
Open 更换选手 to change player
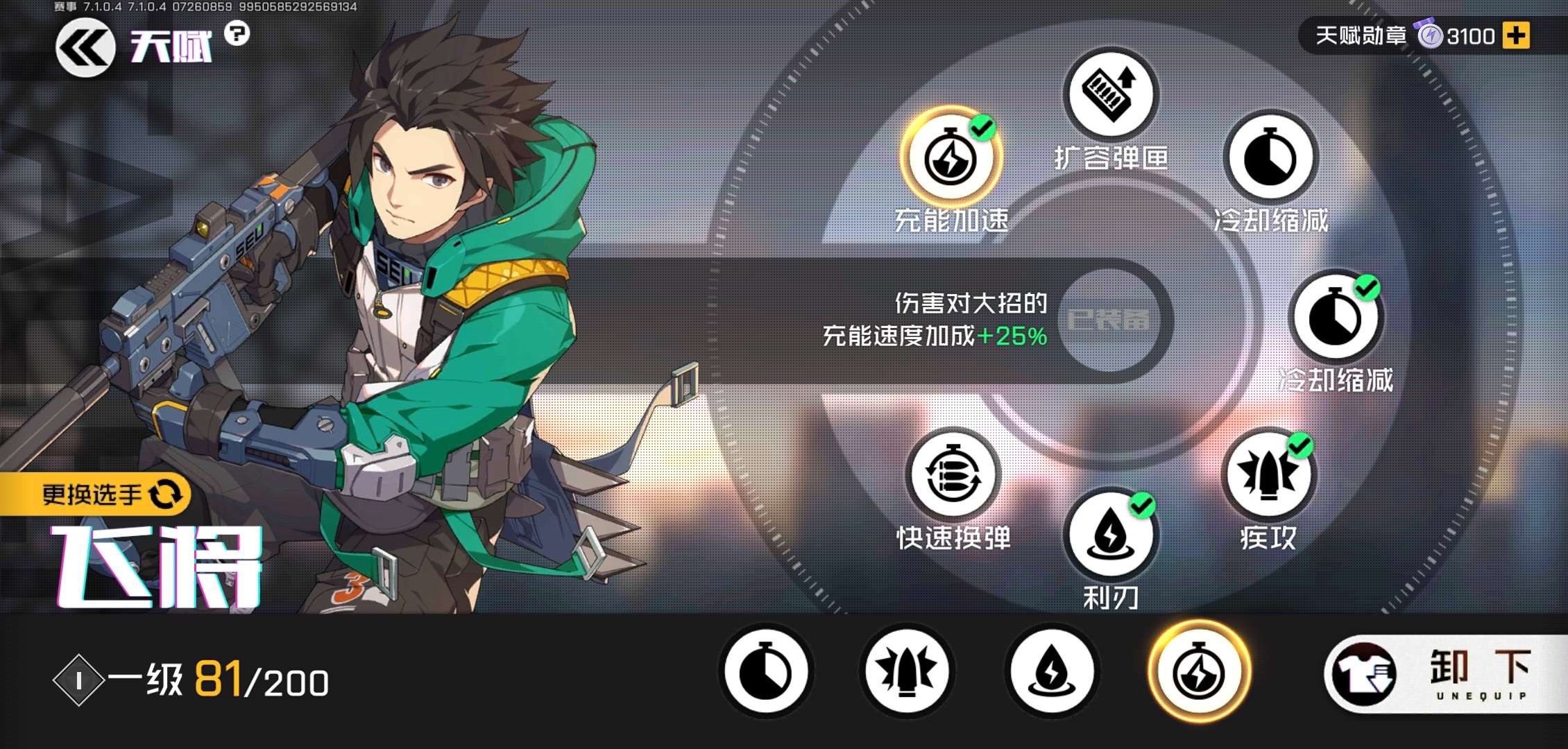coord(97,494)
